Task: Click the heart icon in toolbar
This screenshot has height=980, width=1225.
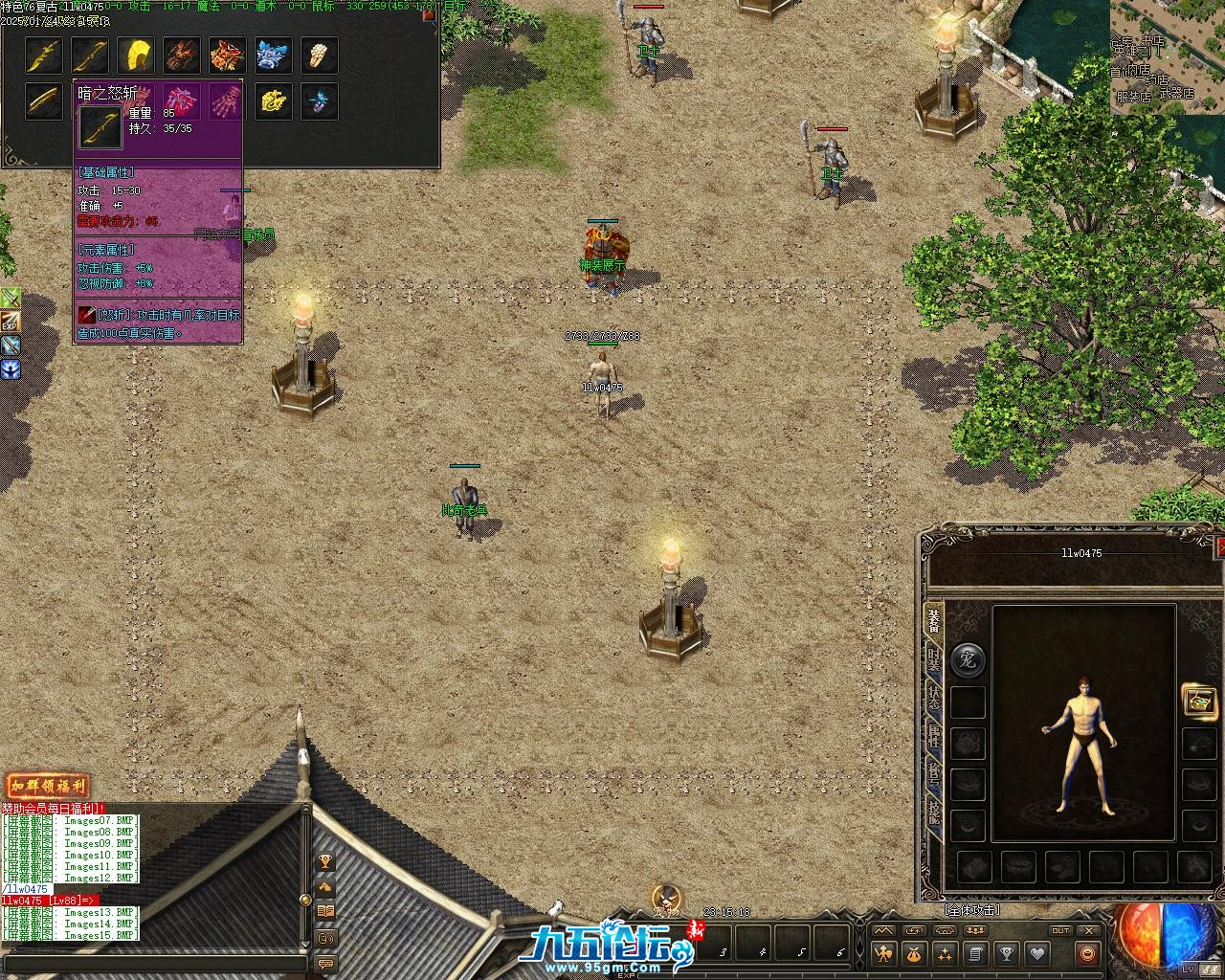Action: click(x=1036, y=953)
